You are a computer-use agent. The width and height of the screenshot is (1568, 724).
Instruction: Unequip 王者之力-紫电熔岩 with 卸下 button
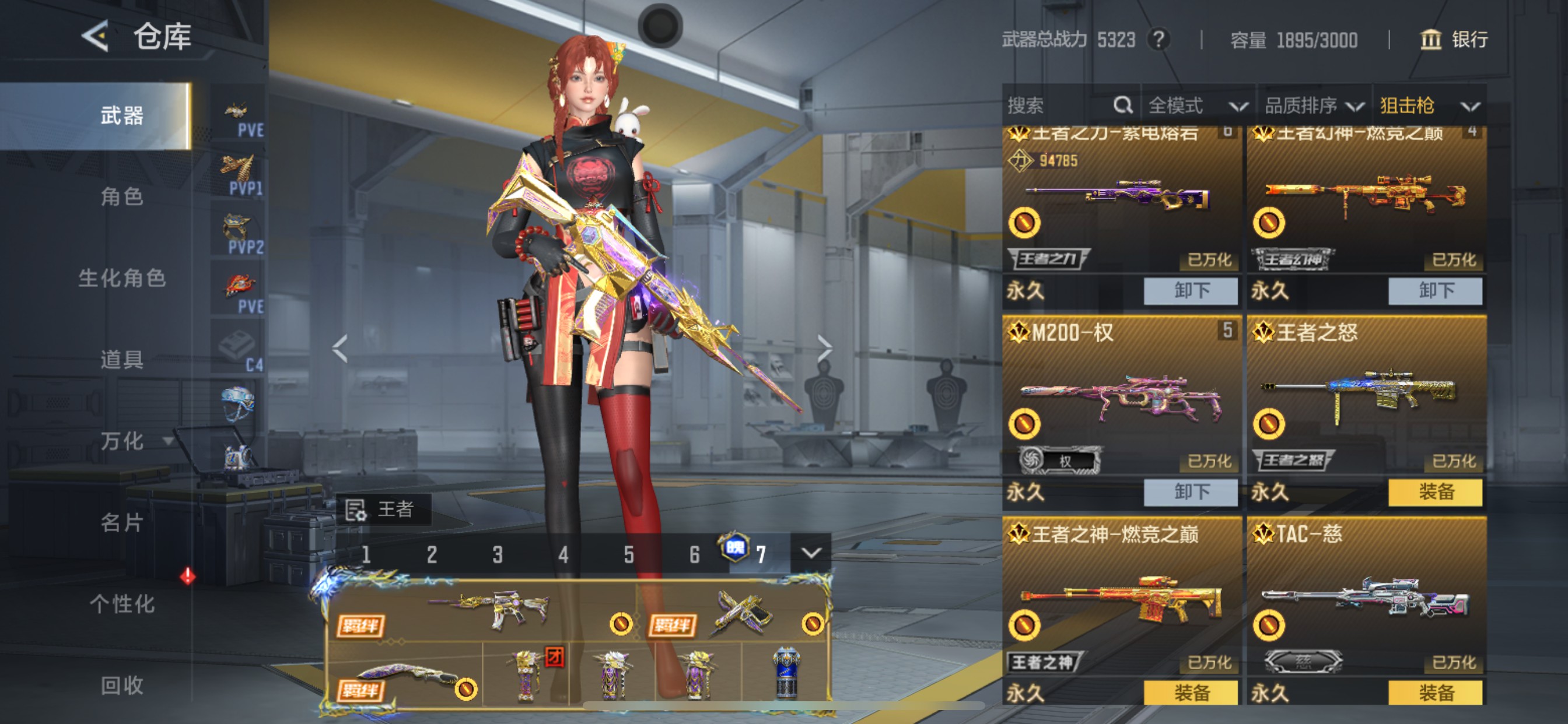[1190, 291]
